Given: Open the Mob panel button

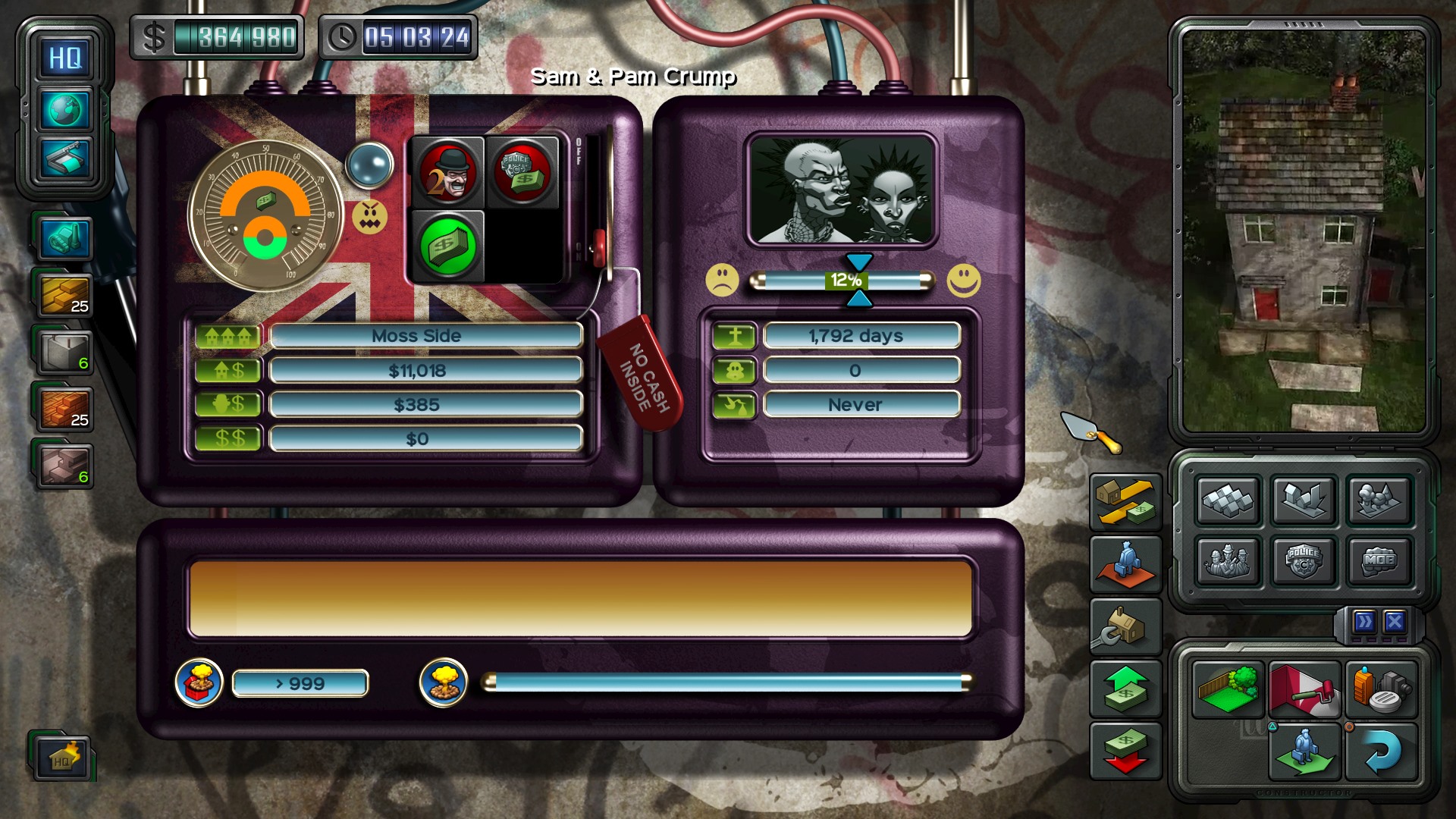Looking at the screenshot, I should (x=1379, y=561).
